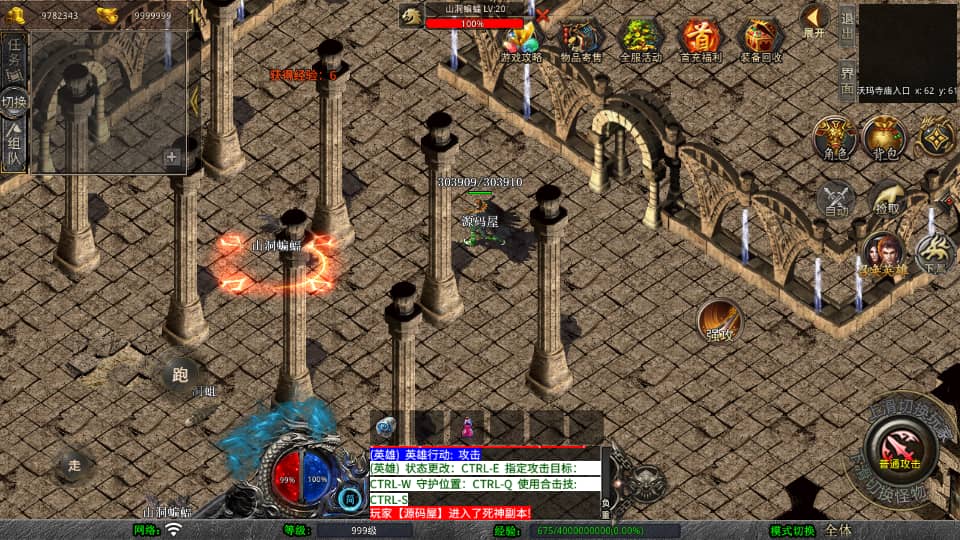
Task: Tap the 捡取 pick-up hand button
Action: pyautogui.click(x=886, y=199)
